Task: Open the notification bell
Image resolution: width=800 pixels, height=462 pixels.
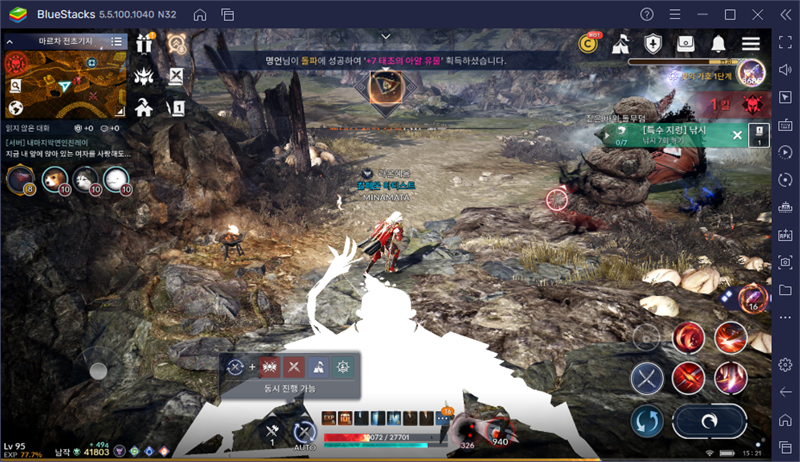Action: [x=718, y=43]
